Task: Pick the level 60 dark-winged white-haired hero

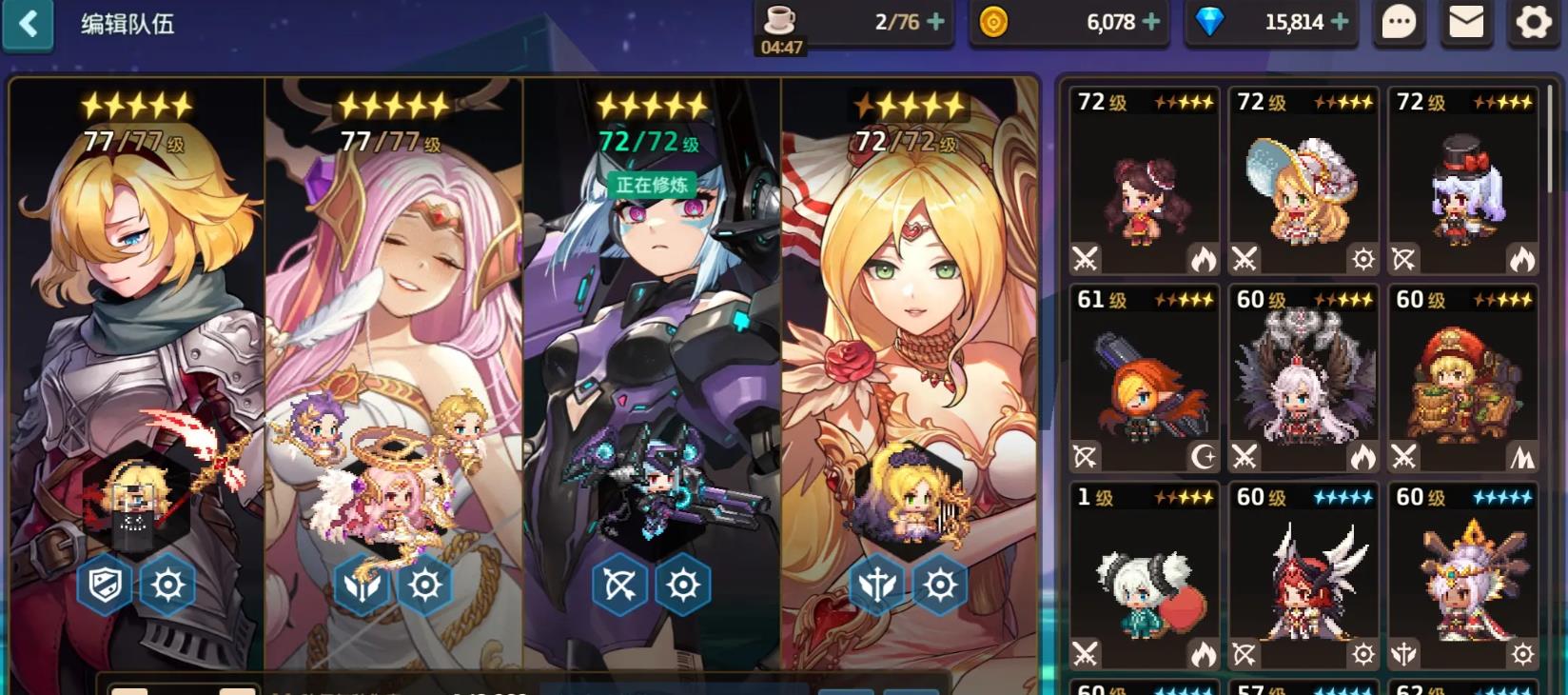Action: (x=1303, y=379)
